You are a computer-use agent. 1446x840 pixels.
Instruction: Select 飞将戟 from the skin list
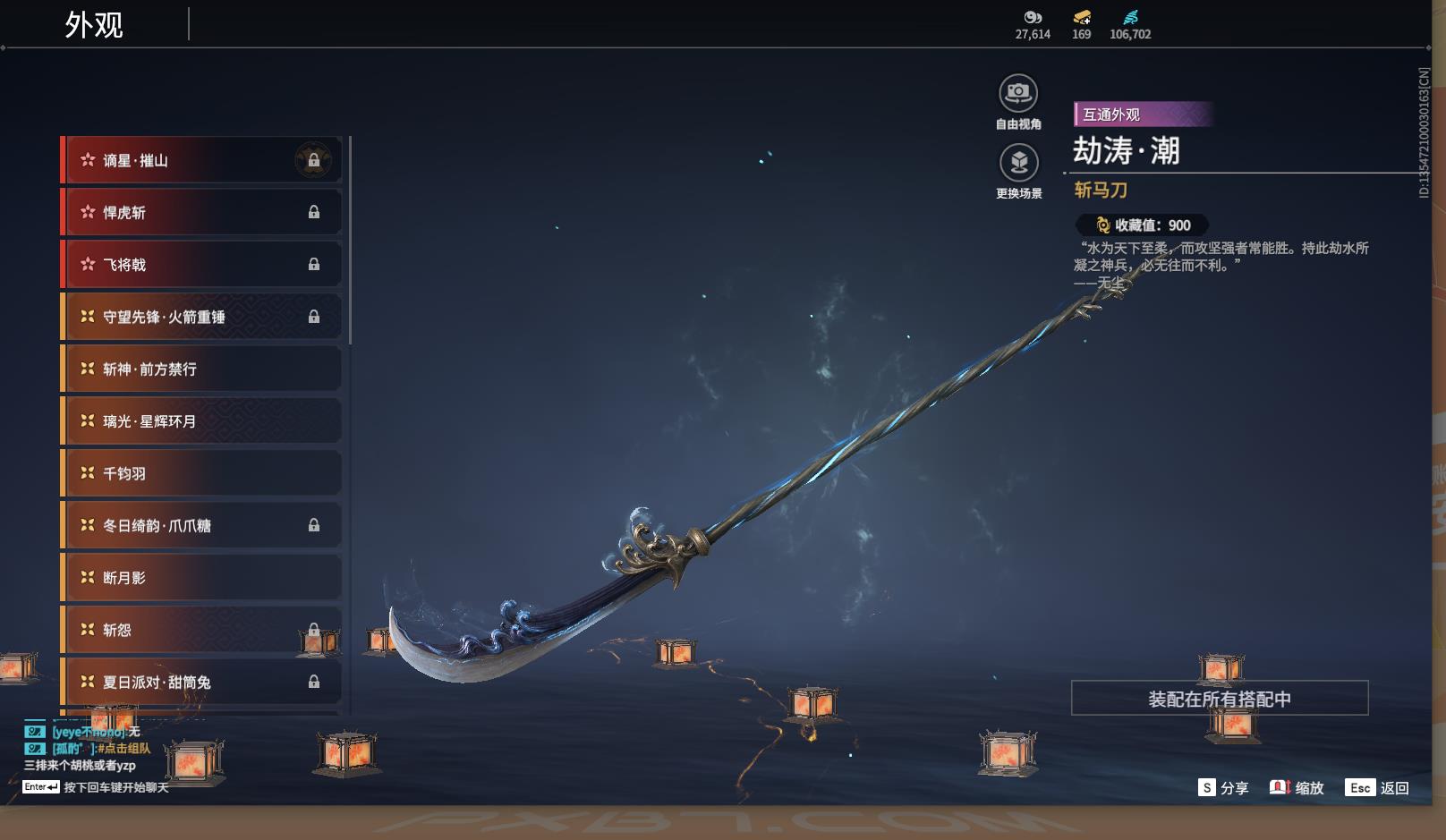201,265
